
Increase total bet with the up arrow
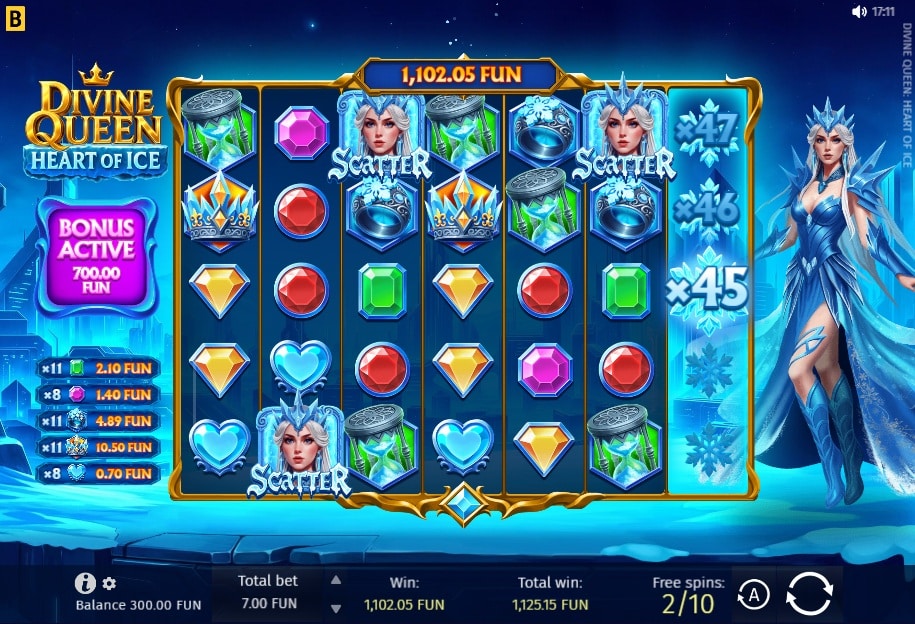336,580
